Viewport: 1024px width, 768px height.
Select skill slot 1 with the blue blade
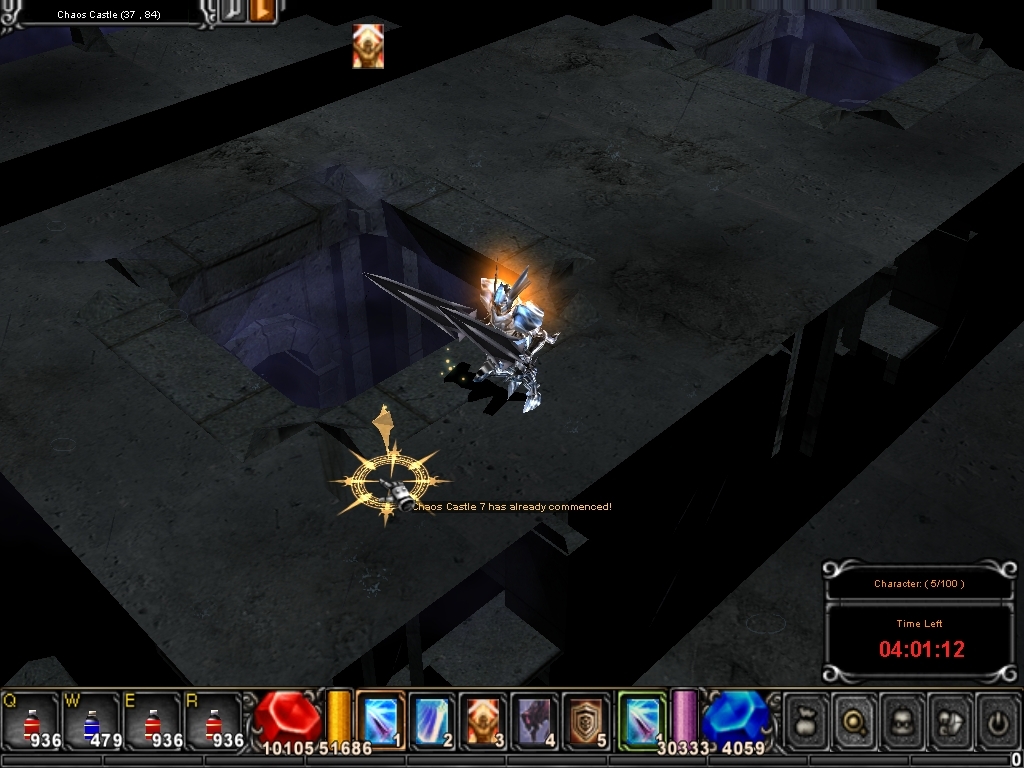[380, 720]
